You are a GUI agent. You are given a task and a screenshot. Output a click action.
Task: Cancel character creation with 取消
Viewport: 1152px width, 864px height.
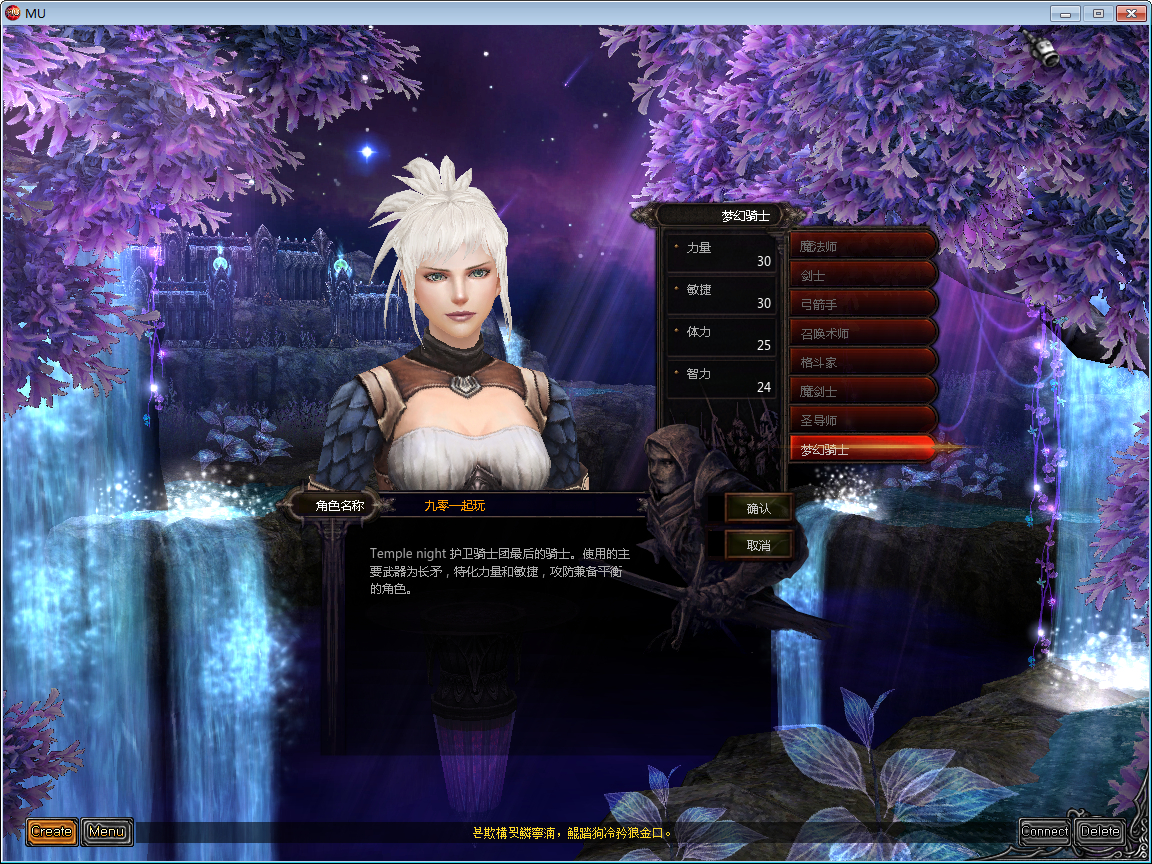coord(759,545)
